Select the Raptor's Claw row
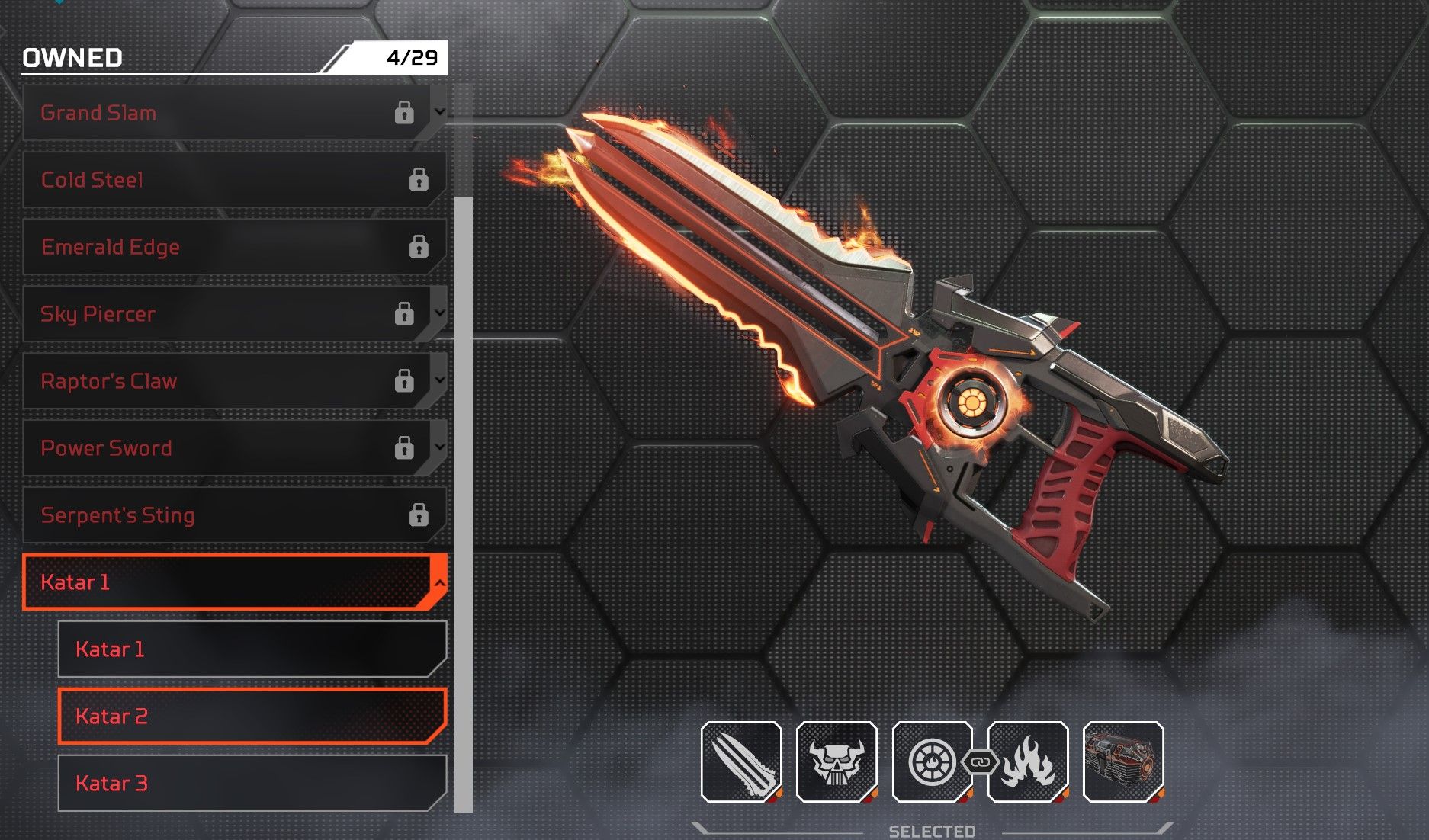1429x840 pixels. [221, 381]
